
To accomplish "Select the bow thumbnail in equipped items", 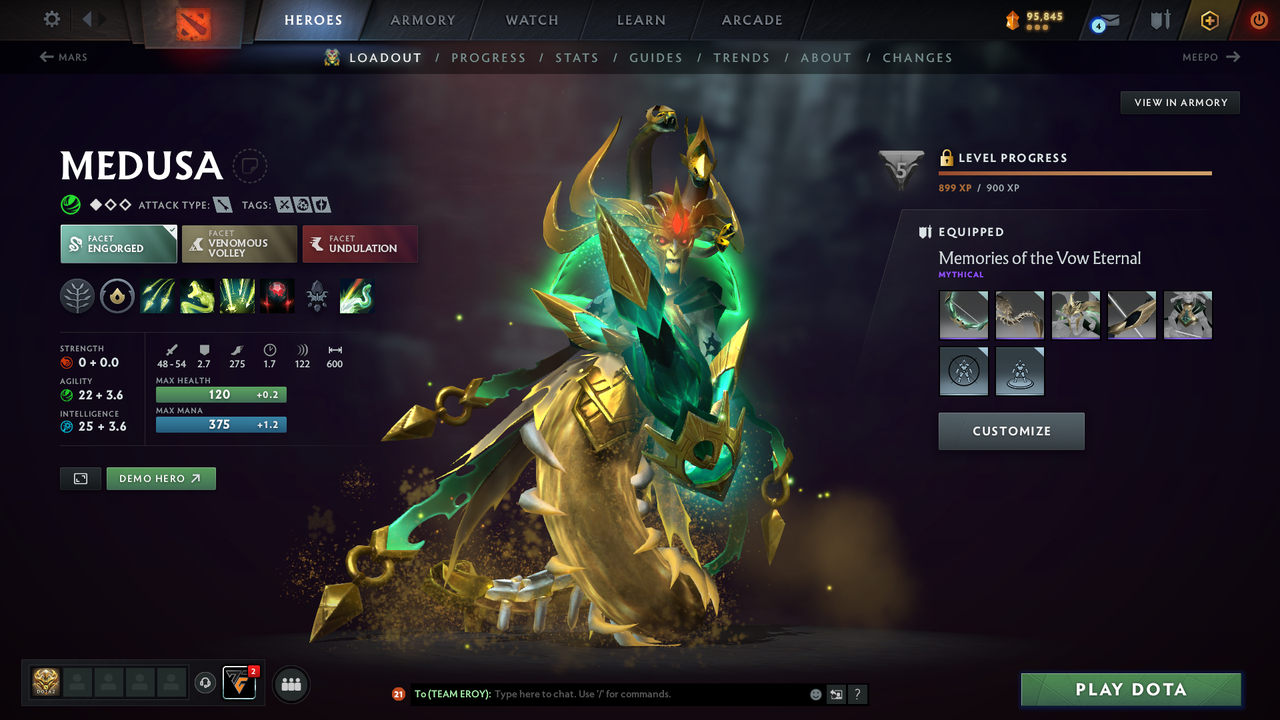I will tap(963, 314).
